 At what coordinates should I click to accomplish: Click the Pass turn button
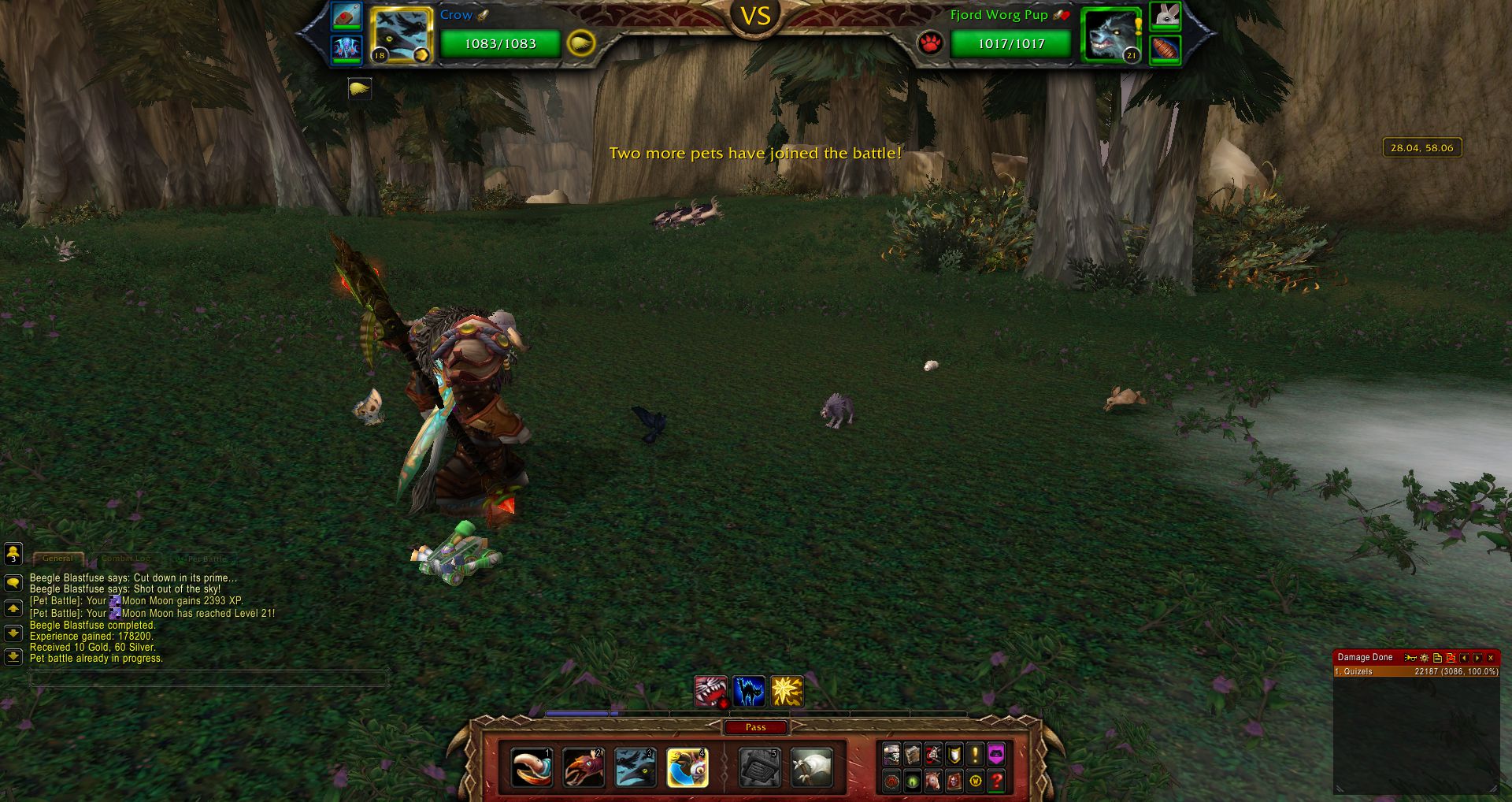tap(755, 727)
